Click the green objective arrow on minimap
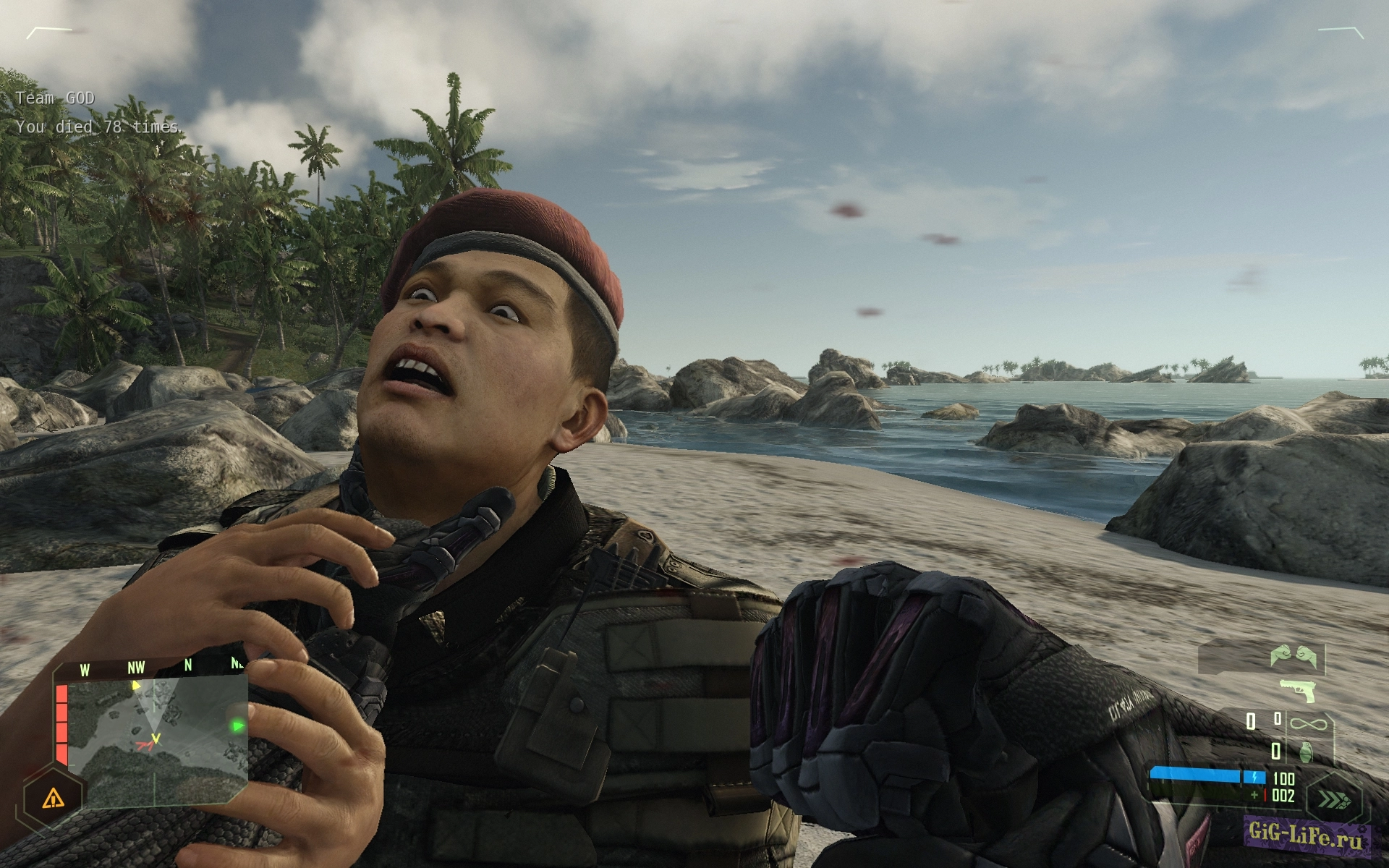 coord(237,726)
